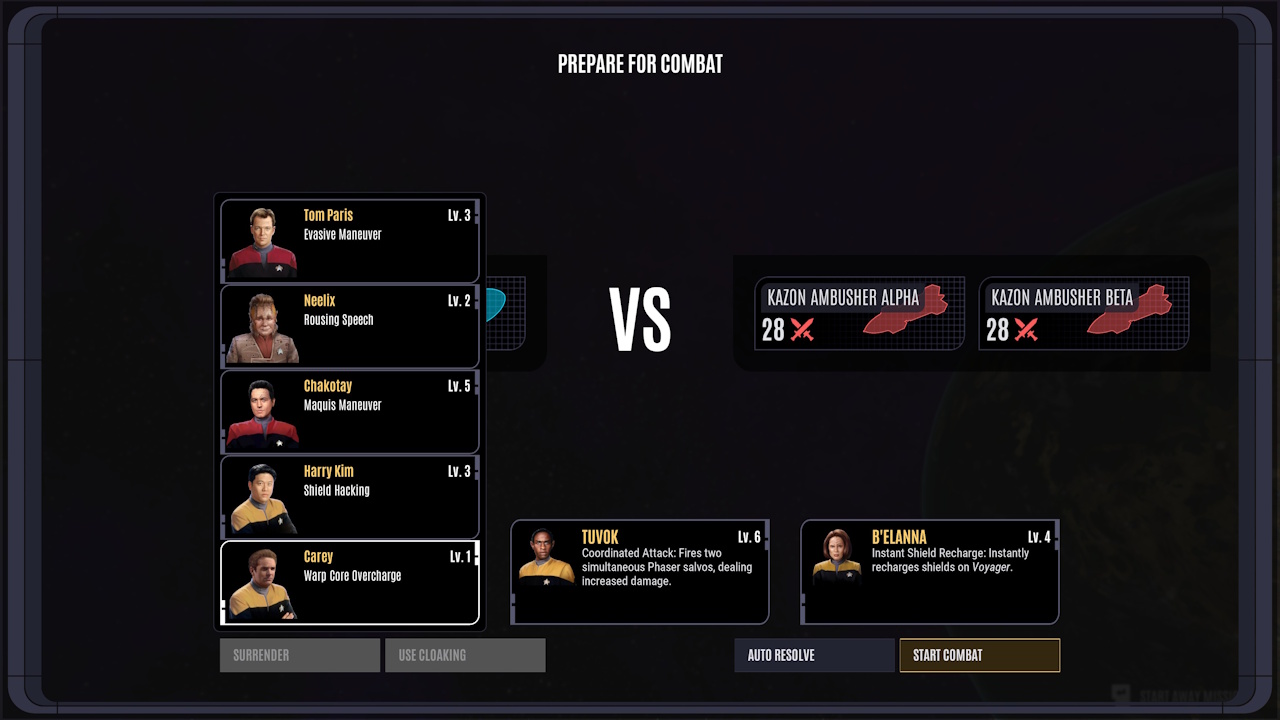Image resolution: width=1280 pixels, height=720 pixels.
Task: Click the Chakotay Maquis Maneuver card
Action: (x=349, y=411)
